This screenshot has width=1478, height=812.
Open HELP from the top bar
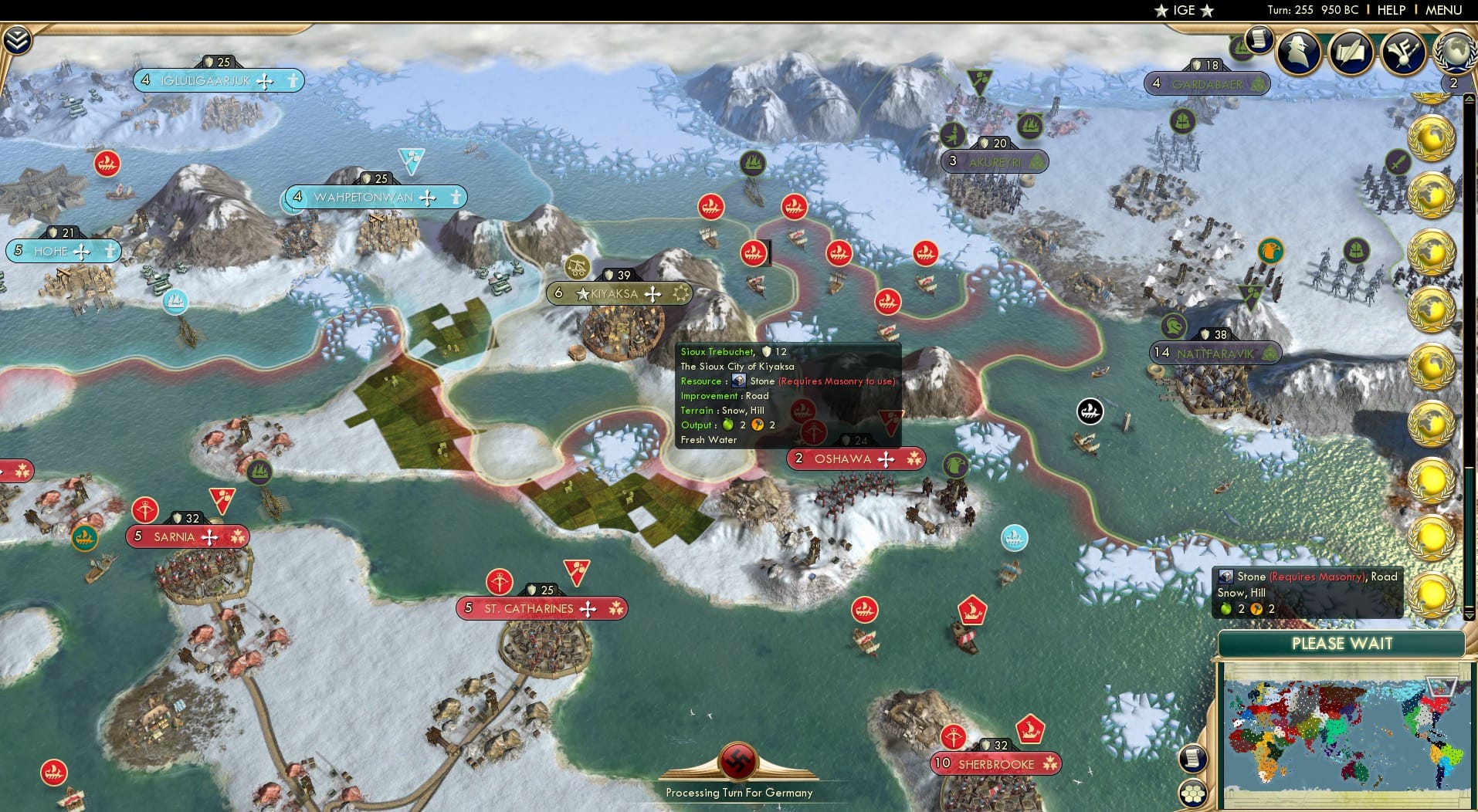pyautogui.click(x=1392, y=10)
